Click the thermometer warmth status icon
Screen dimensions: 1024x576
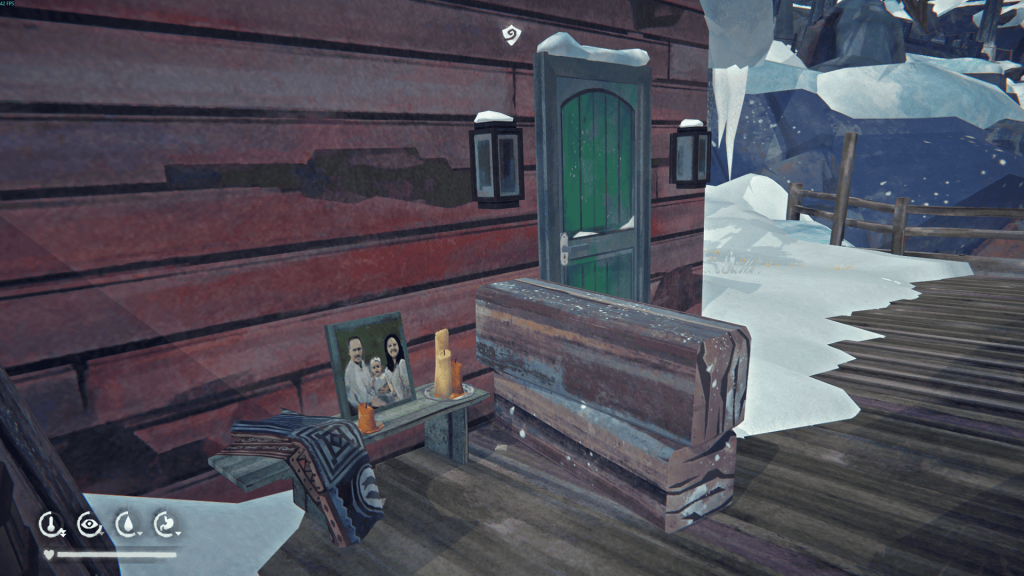tap(50, 523)
